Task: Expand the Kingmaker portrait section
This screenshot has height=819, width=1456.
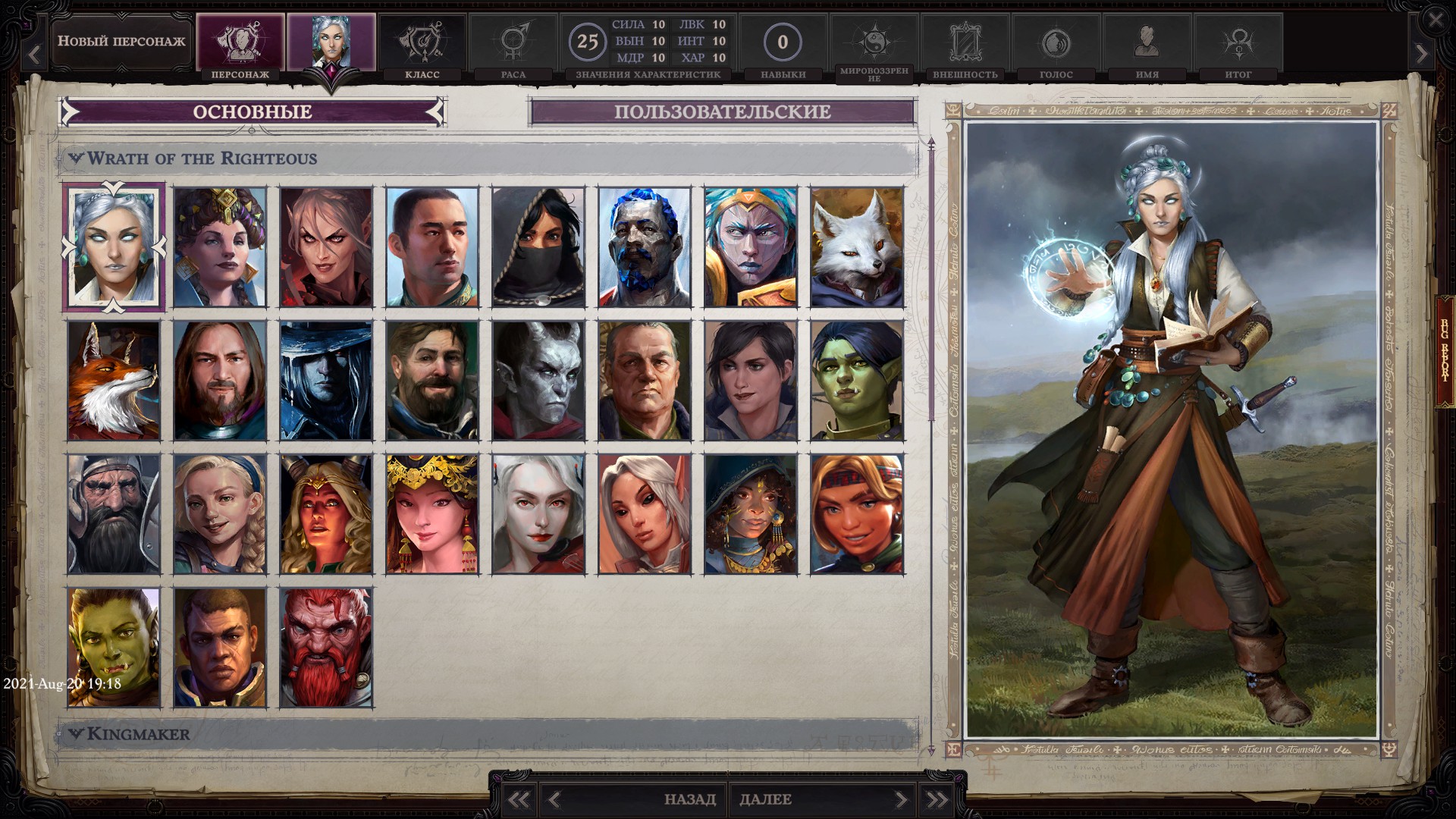Action: point(76,734)
